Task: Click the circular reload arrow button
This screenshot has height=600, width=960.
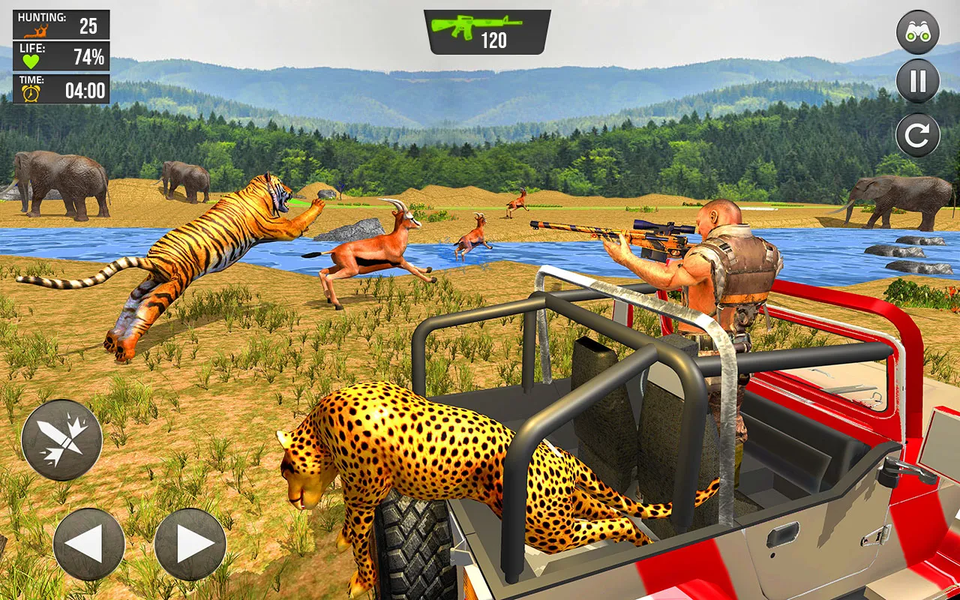Action: (x=917, y=134)
